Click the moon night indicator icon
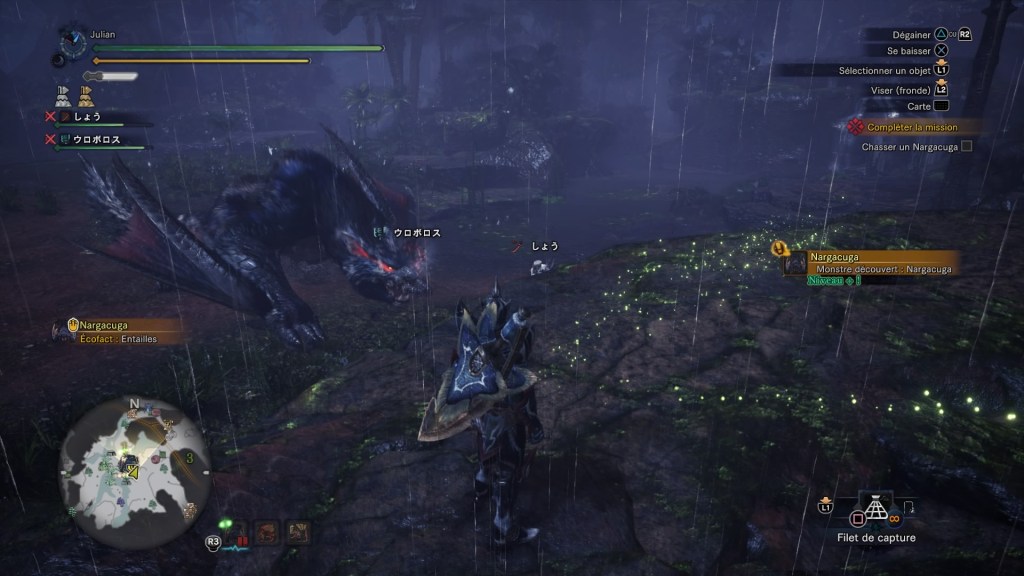Screen dimensions: 1024x576 tap(59, 60)
